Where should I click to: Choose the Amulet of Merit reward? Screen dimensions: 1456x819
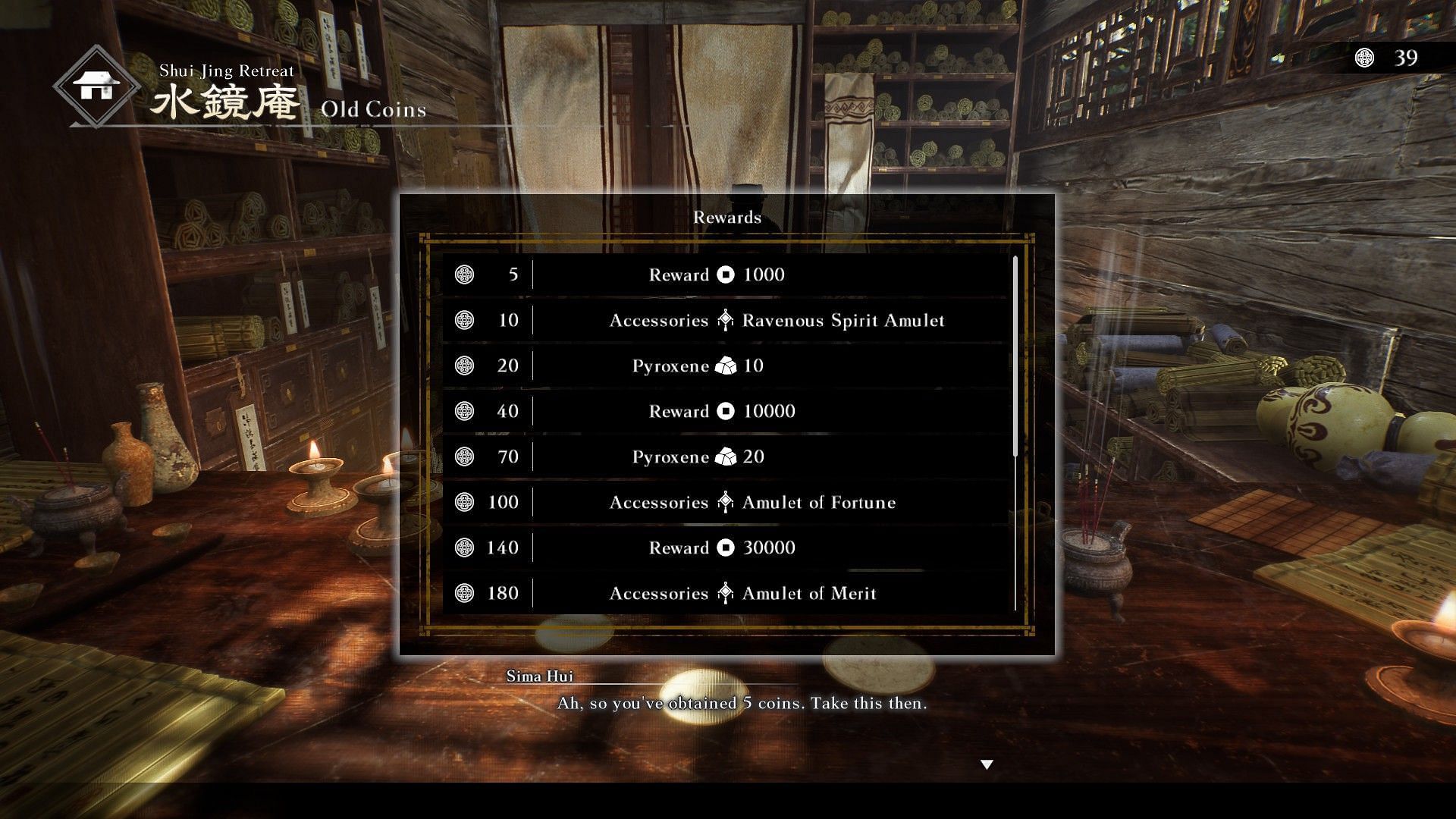tap(726, 593)
